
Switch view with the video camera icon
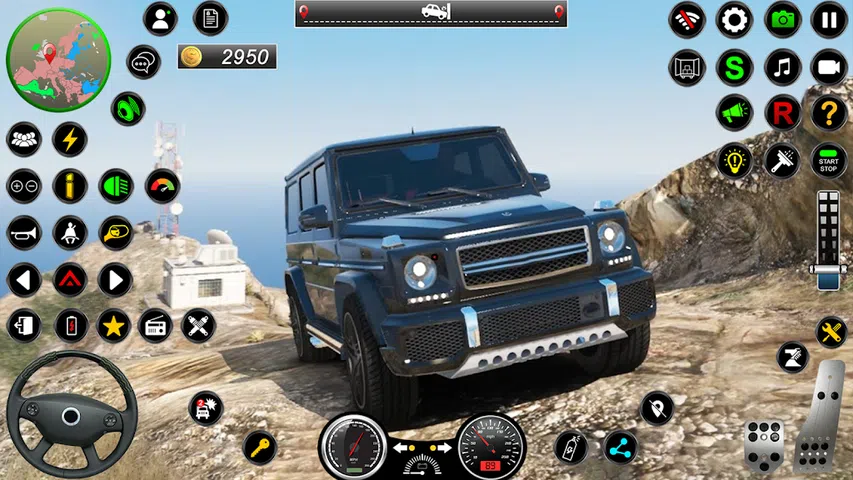coord(829,67)
